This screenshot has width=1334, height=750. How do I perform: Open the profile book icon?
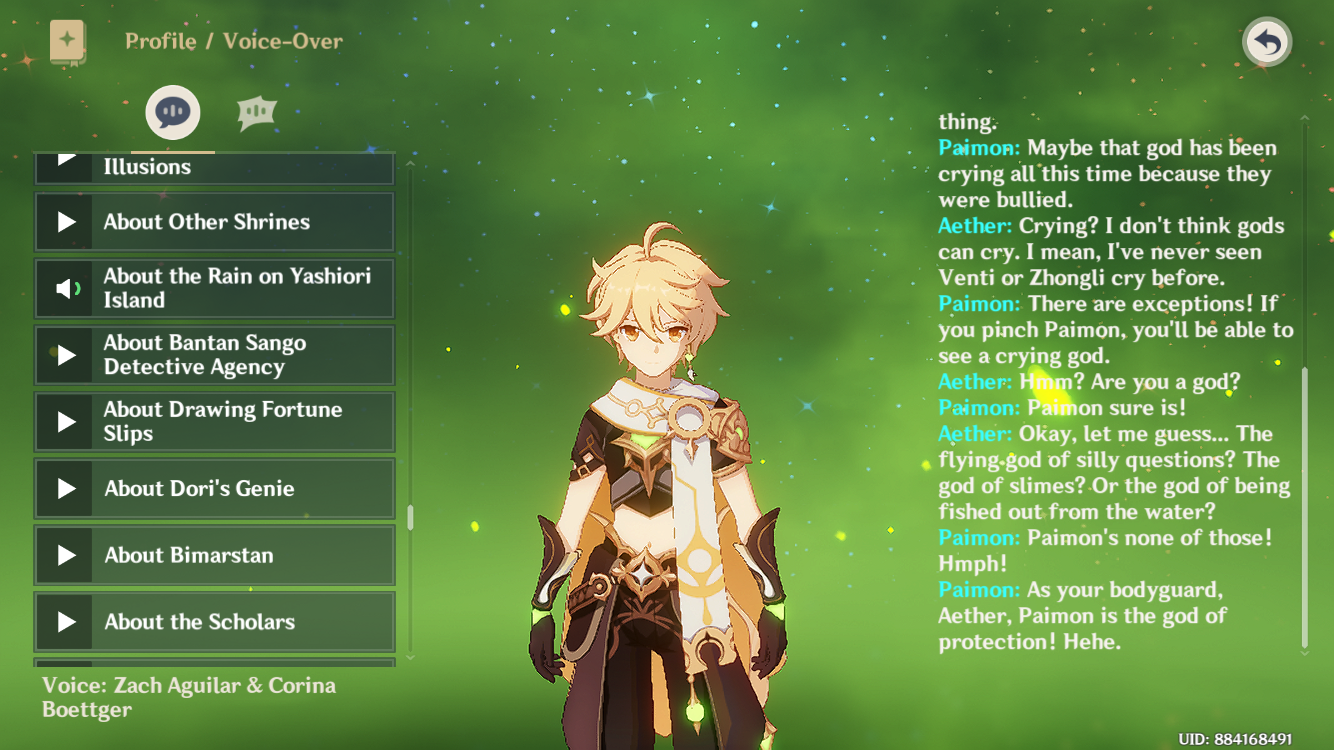pyautogui.click(x=68, y=41)
